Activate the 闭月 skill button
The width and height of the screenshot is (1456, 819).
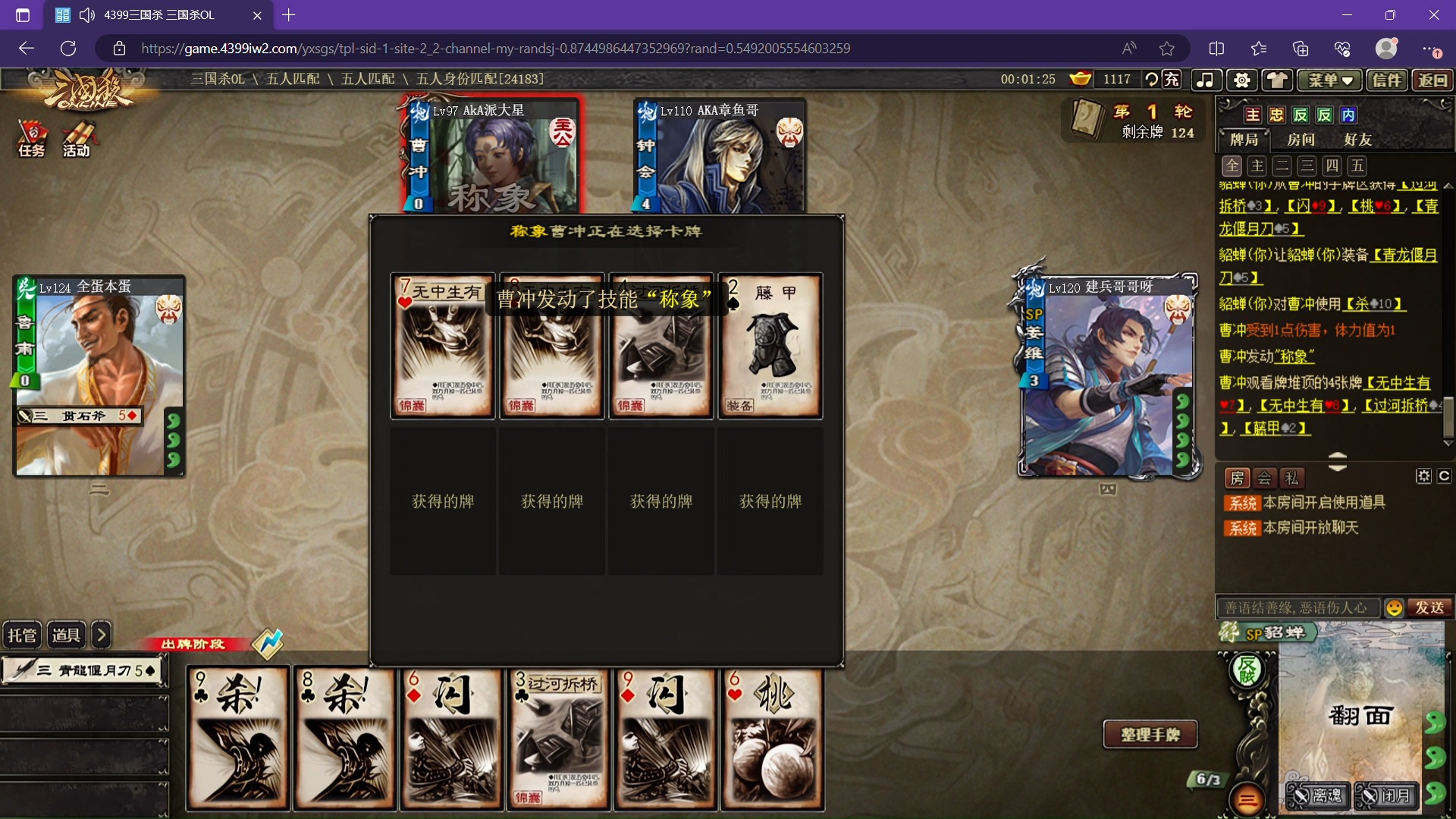[x=1386, y=795]
